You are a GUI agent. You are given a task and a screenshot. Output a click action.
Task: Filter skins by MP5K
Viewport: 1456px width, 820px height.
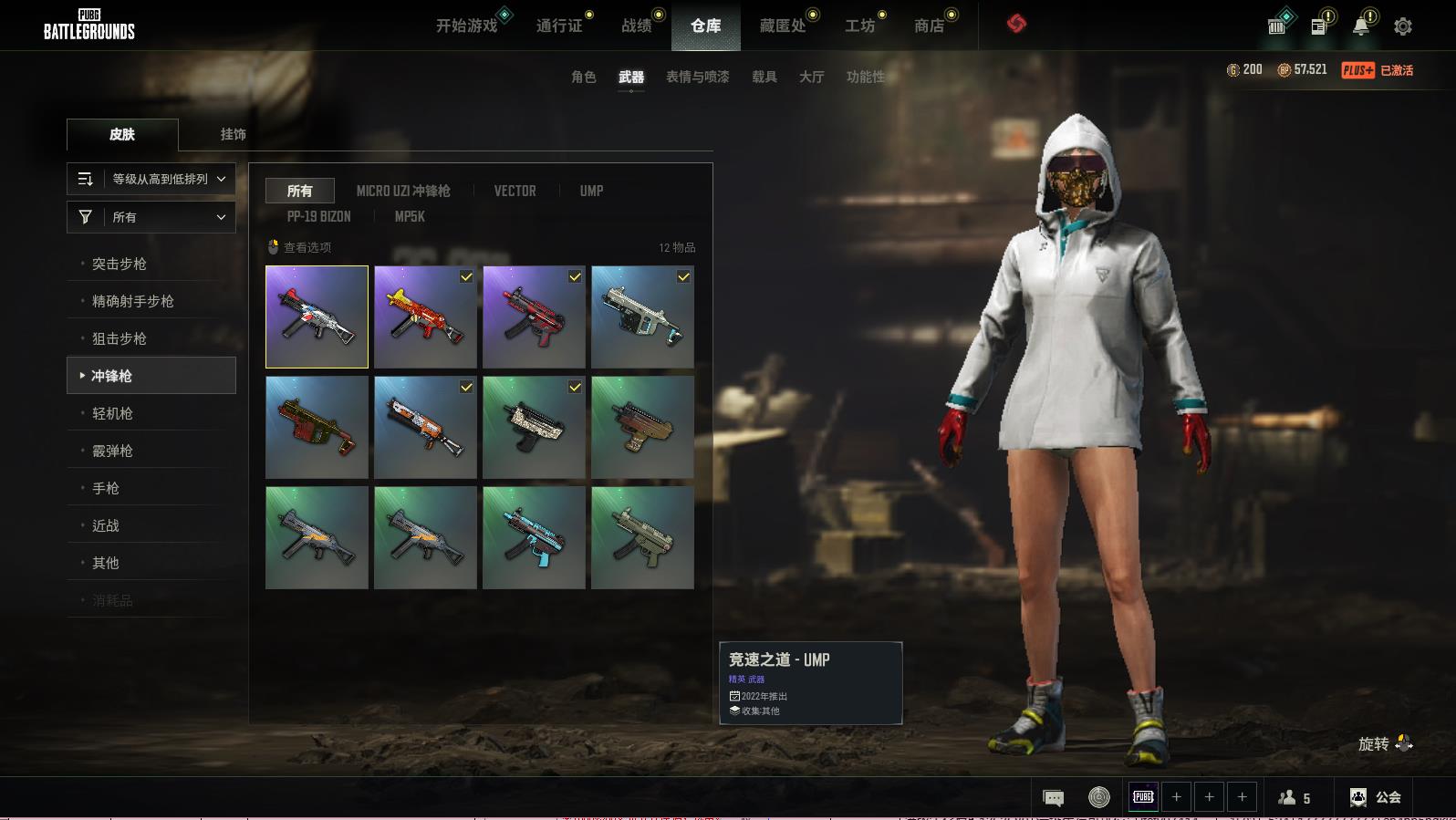point(410,216)
